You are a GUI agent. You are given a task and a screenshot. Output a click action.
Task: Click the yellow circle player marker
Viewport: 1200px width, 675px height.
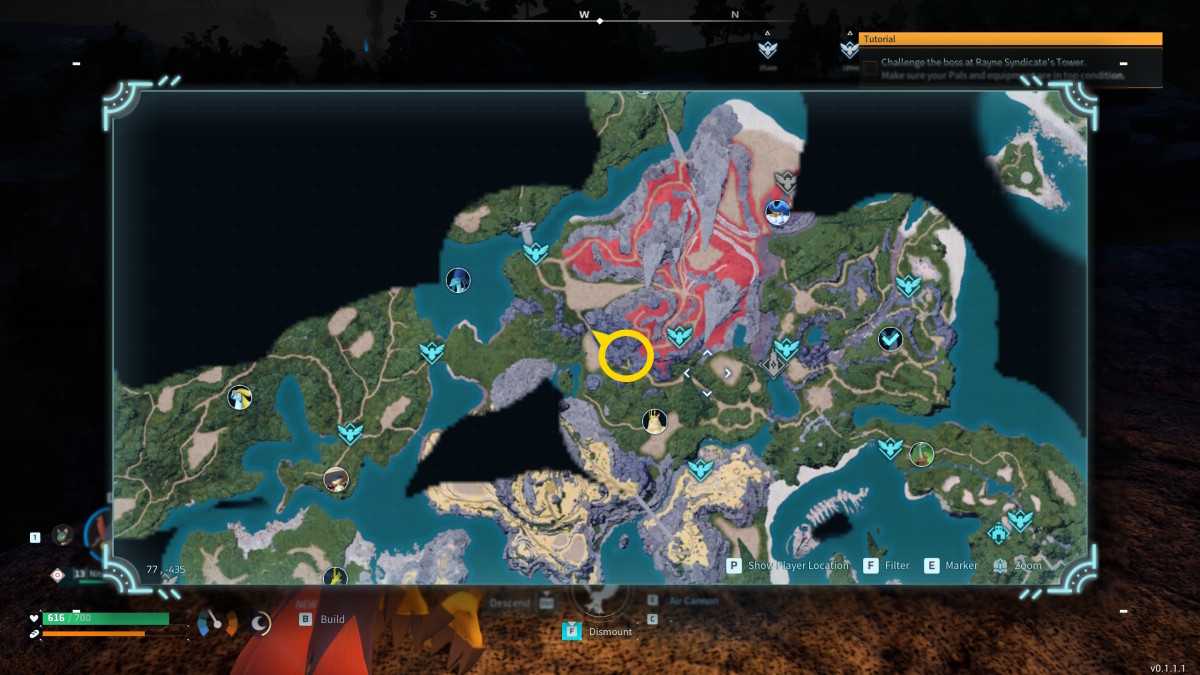626,355
